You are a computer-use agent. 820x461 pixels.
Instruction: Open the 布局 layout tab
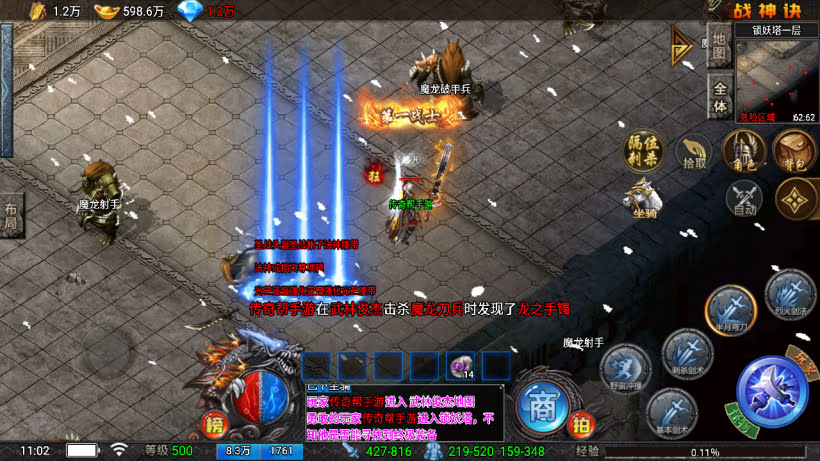(11, 213)
